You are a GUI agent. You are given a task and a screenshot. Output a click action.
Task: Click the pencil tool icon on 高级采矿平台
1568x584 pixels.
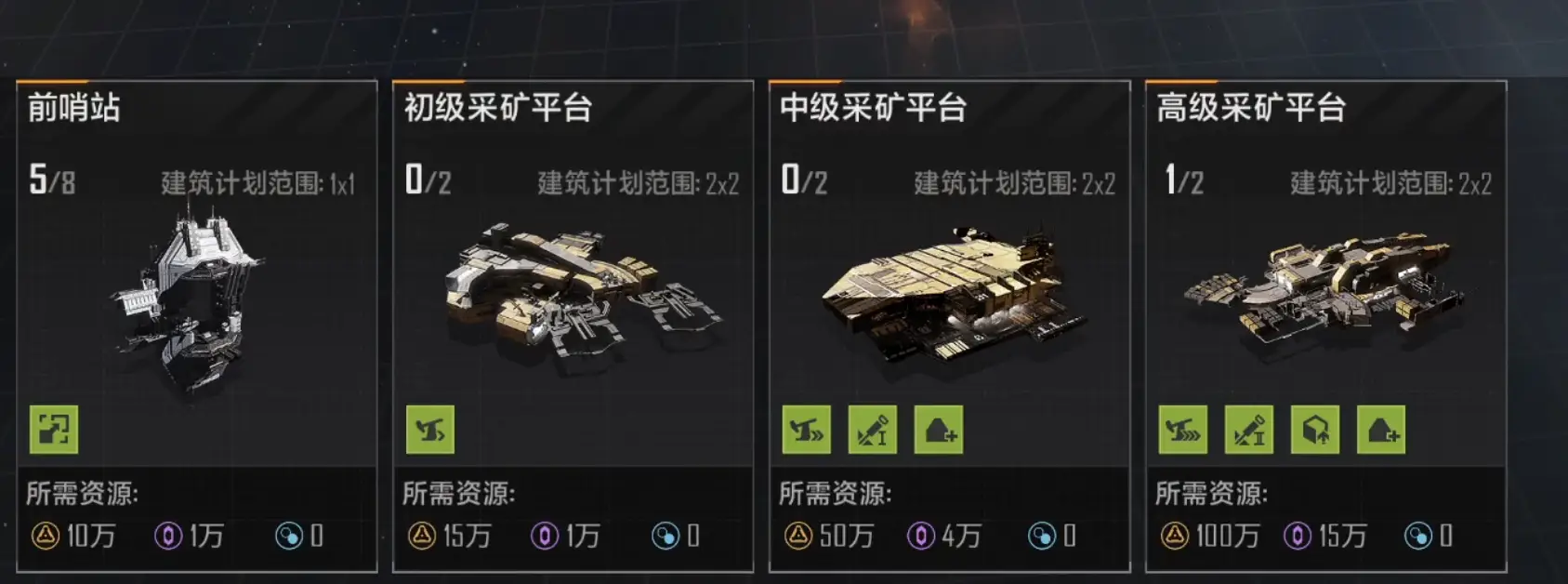[1249, 430]
